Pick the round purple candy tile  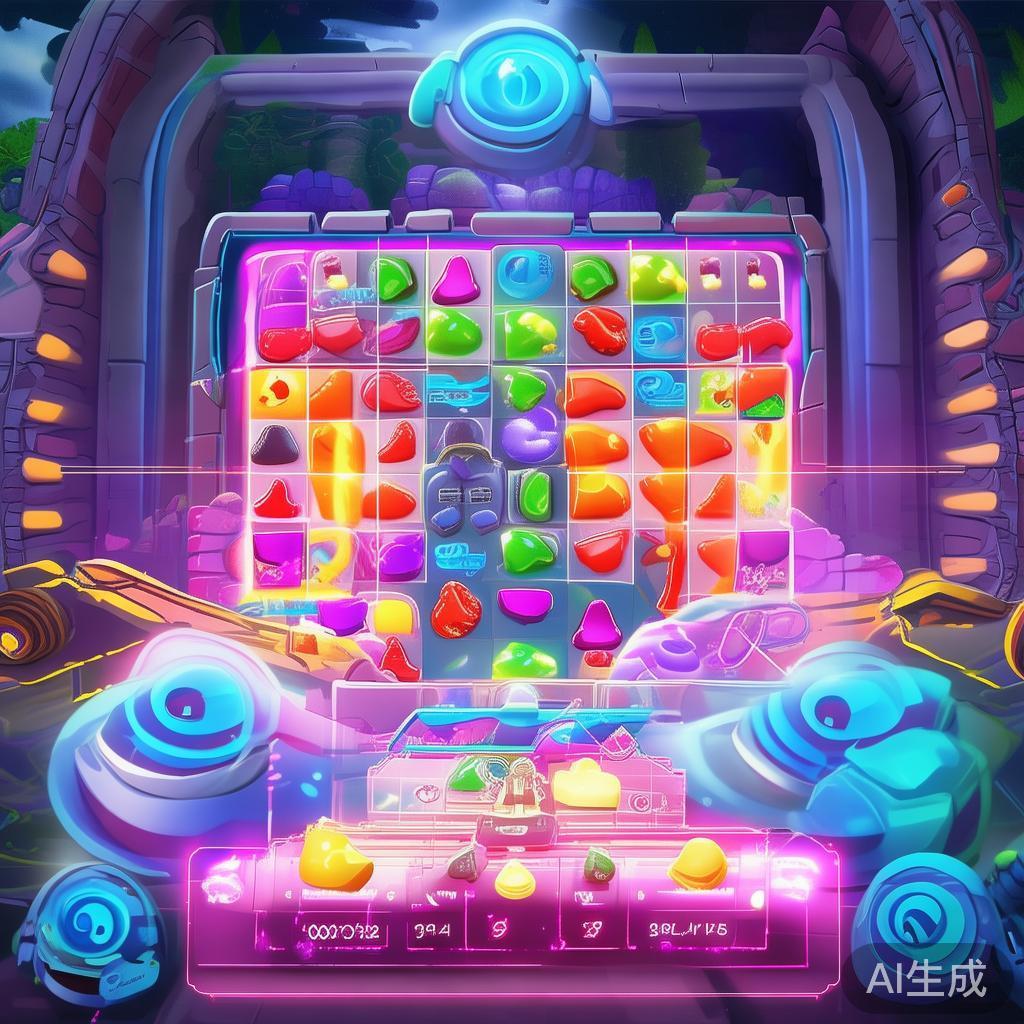(x=530, y=438)
